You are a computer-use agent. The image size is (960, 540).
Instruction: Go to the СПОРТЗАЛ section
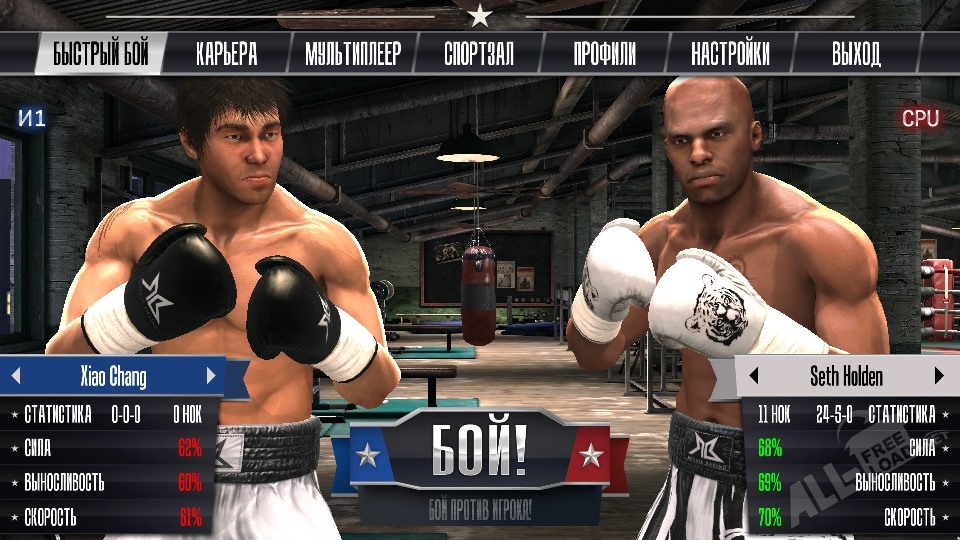pyautogui.click(x=479, y=54)
